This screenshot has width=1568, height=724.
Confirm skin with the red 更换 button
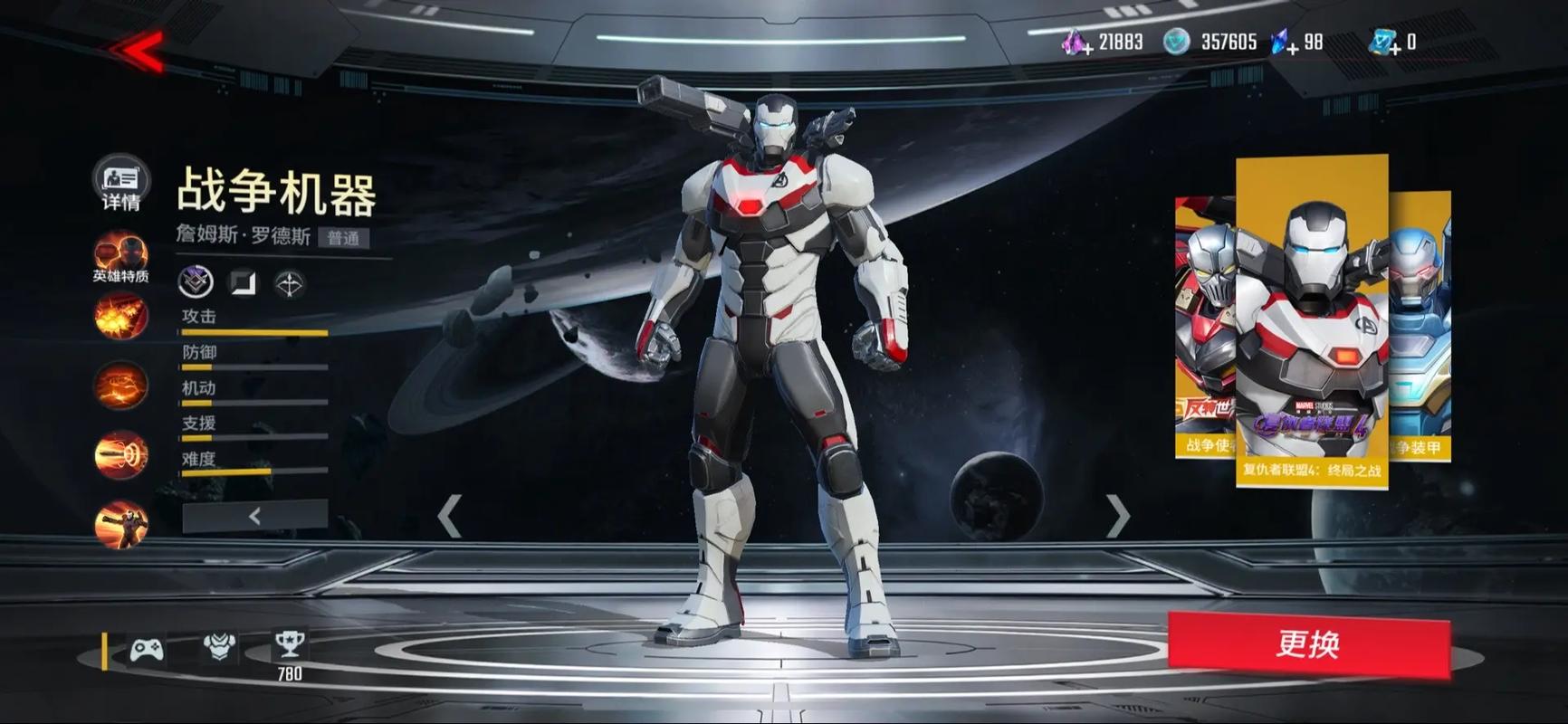pos(1308,644)
